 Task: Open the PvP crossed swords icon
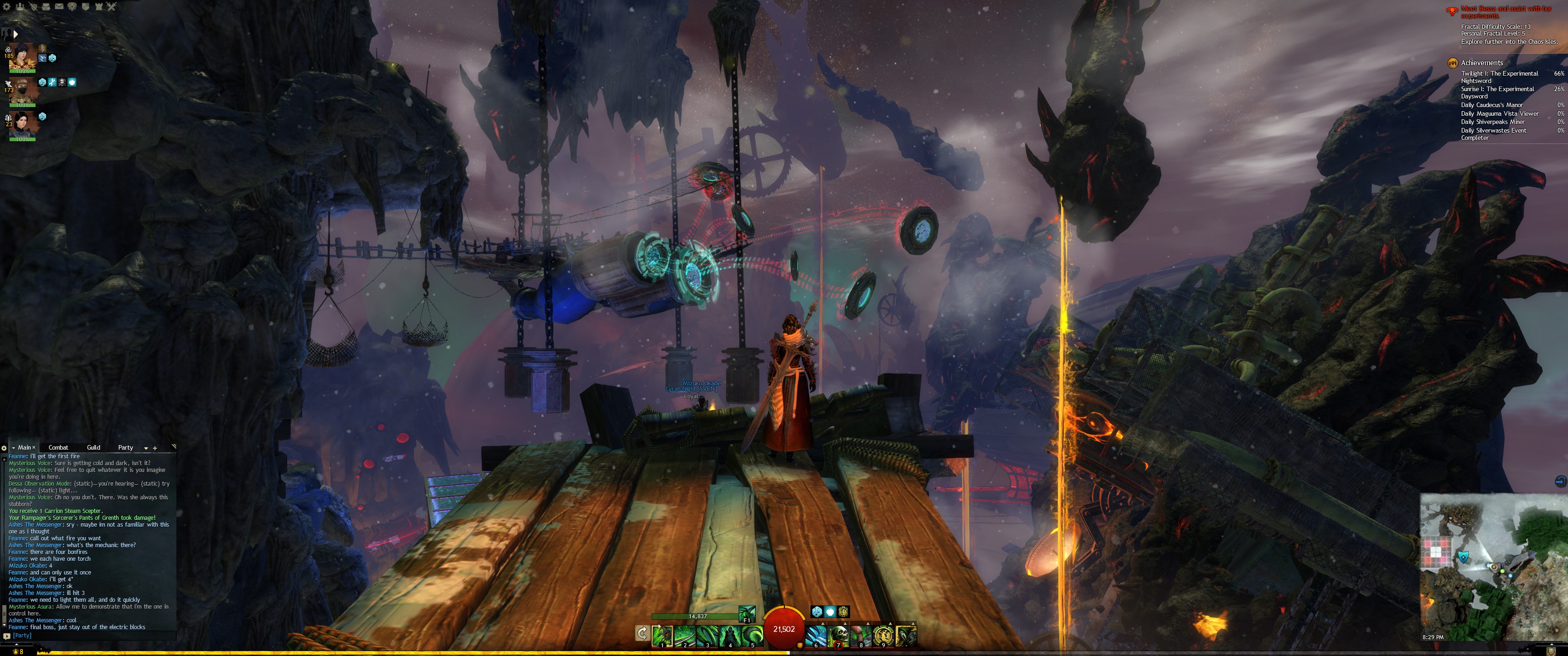pyautogui.click(x=111, y=7)
